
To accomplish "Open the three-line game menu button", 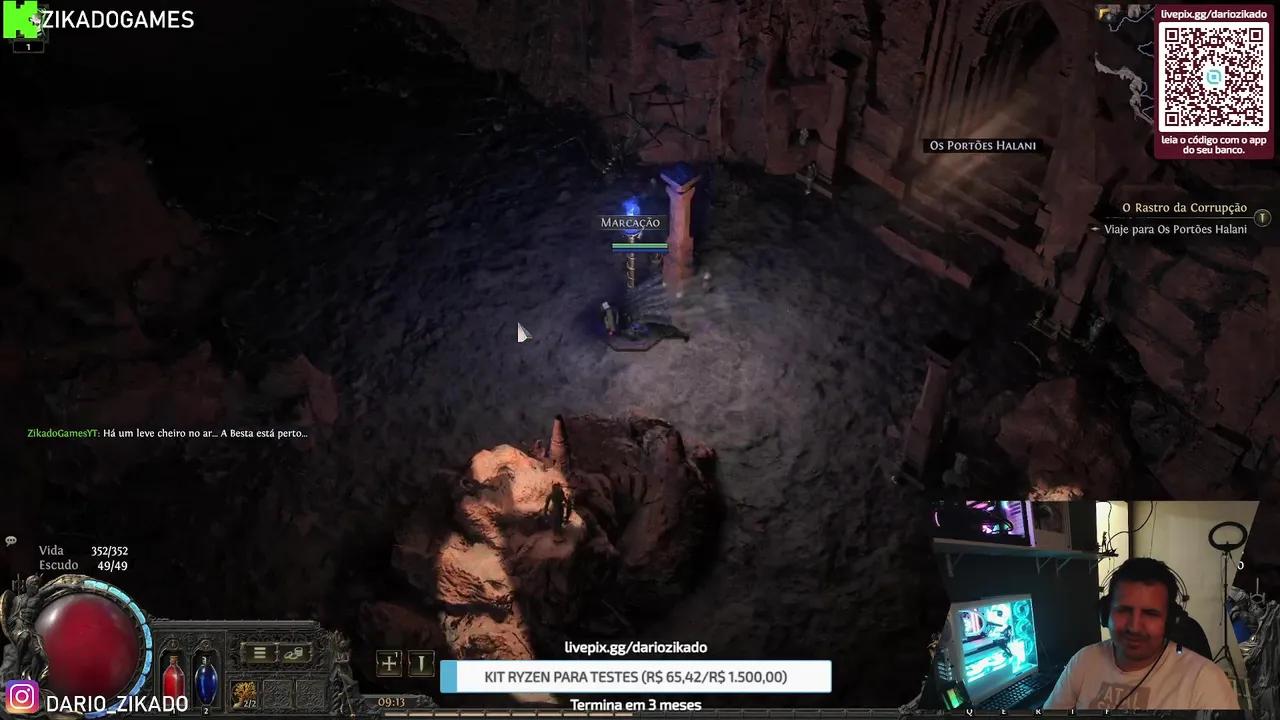I will tap(259, 653).
